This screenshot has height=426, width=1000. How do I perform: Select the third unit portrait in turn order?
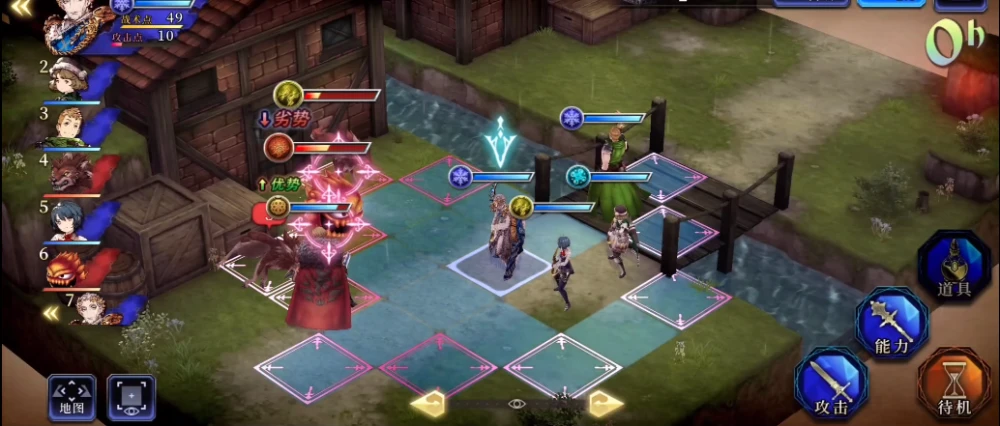click(x=70, y=126)
